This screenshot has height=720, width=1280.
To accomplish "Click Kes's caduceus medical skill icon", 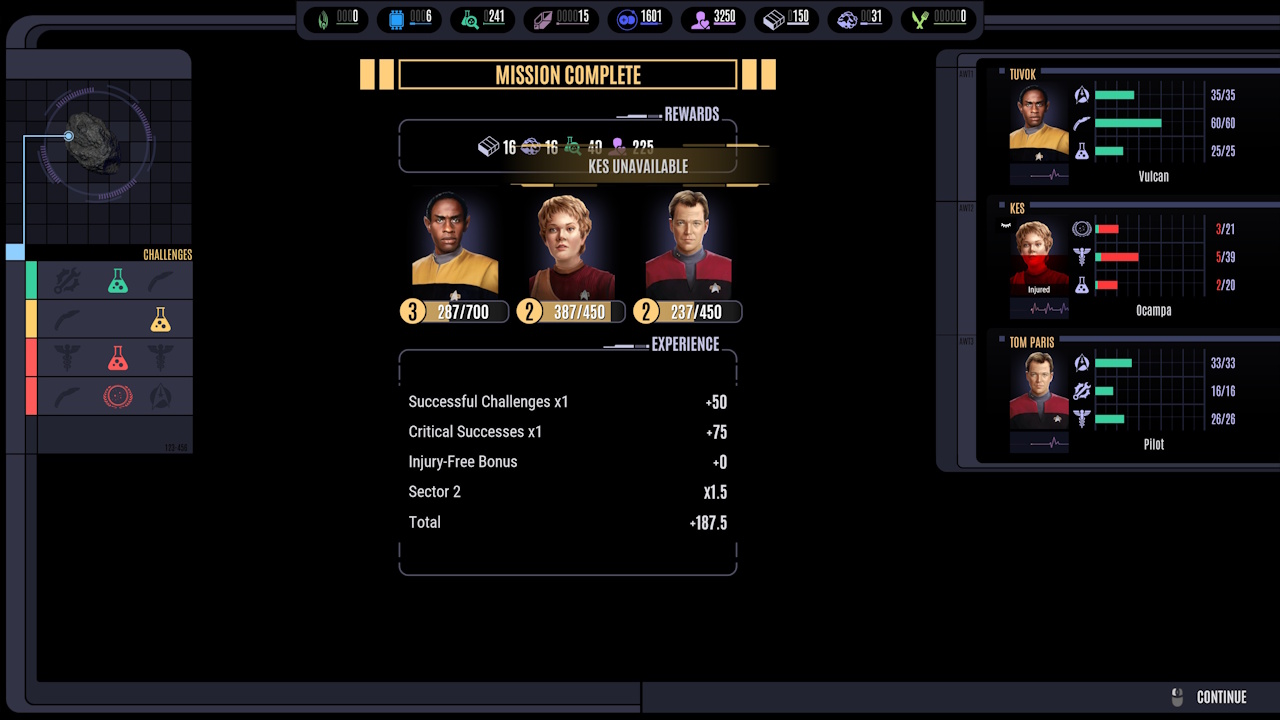I will [x=1080, y=256].
